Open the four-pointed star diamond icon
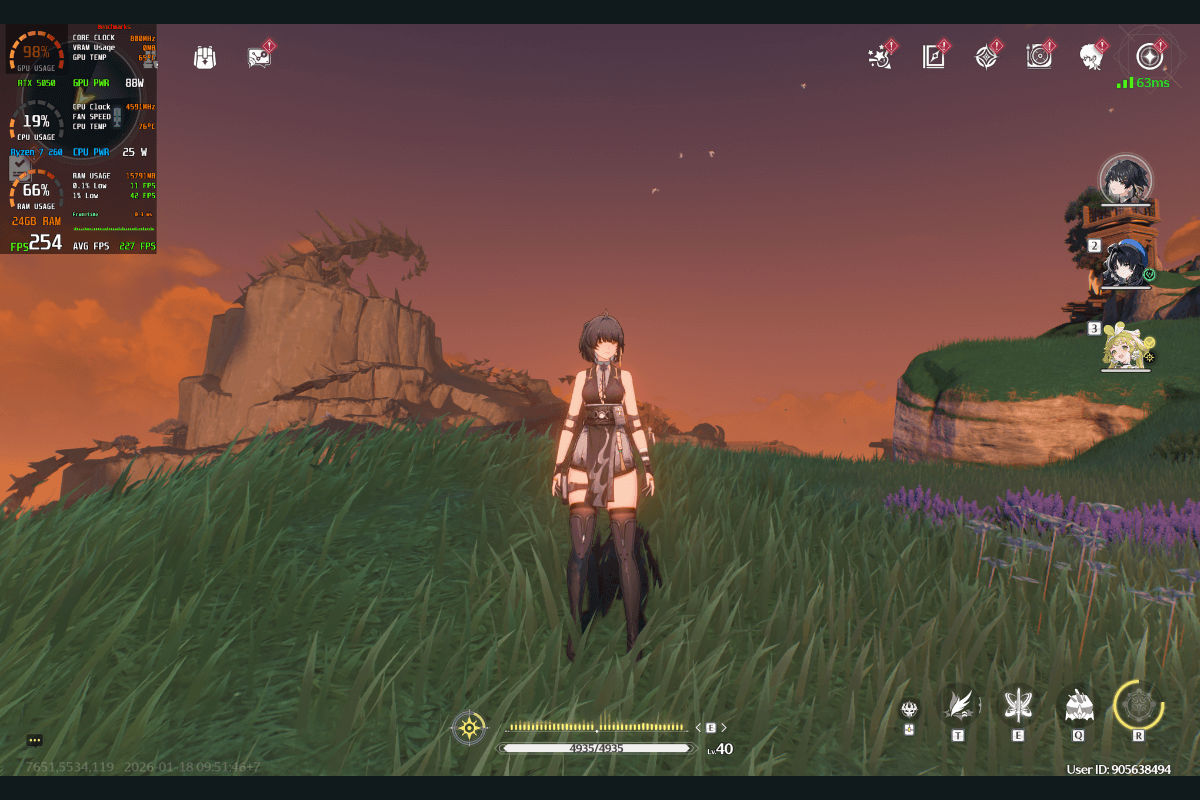This screenshot has width=1200, height=800. 986,56
